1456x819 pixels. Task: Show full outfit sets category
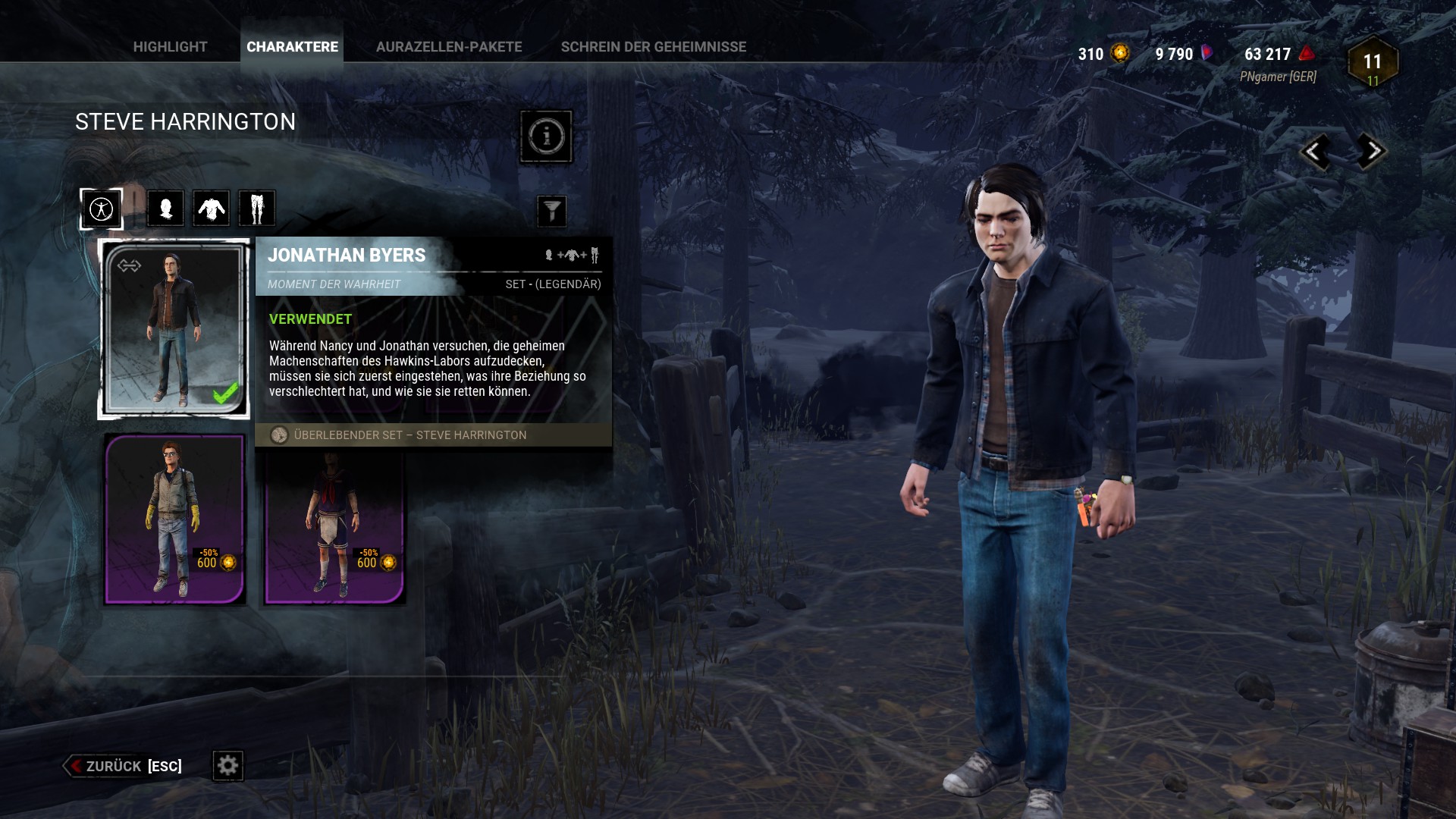[102, 209]
